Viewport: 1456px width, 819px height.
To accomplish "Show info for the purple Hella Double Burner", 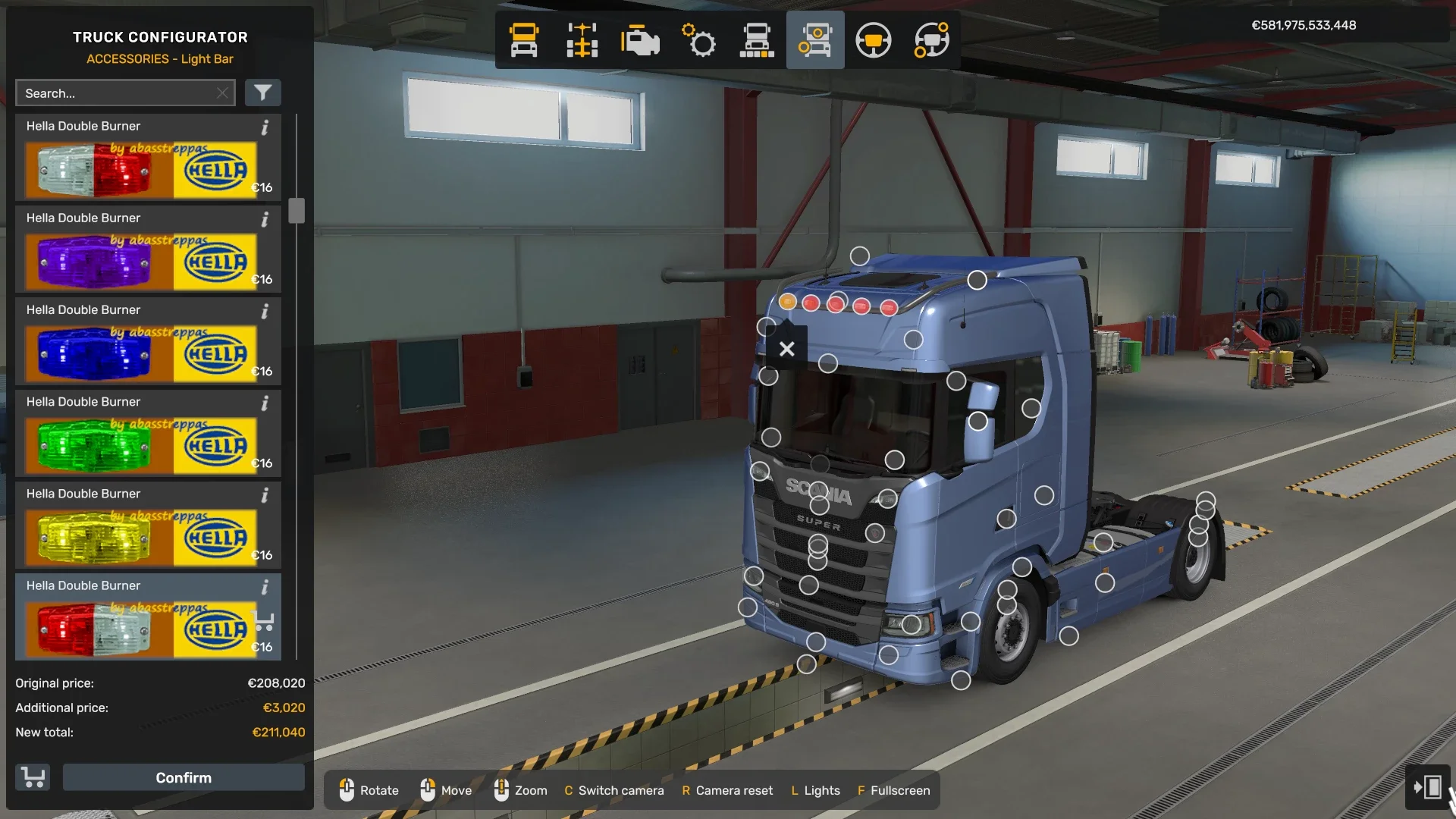I will pos(265,221).
